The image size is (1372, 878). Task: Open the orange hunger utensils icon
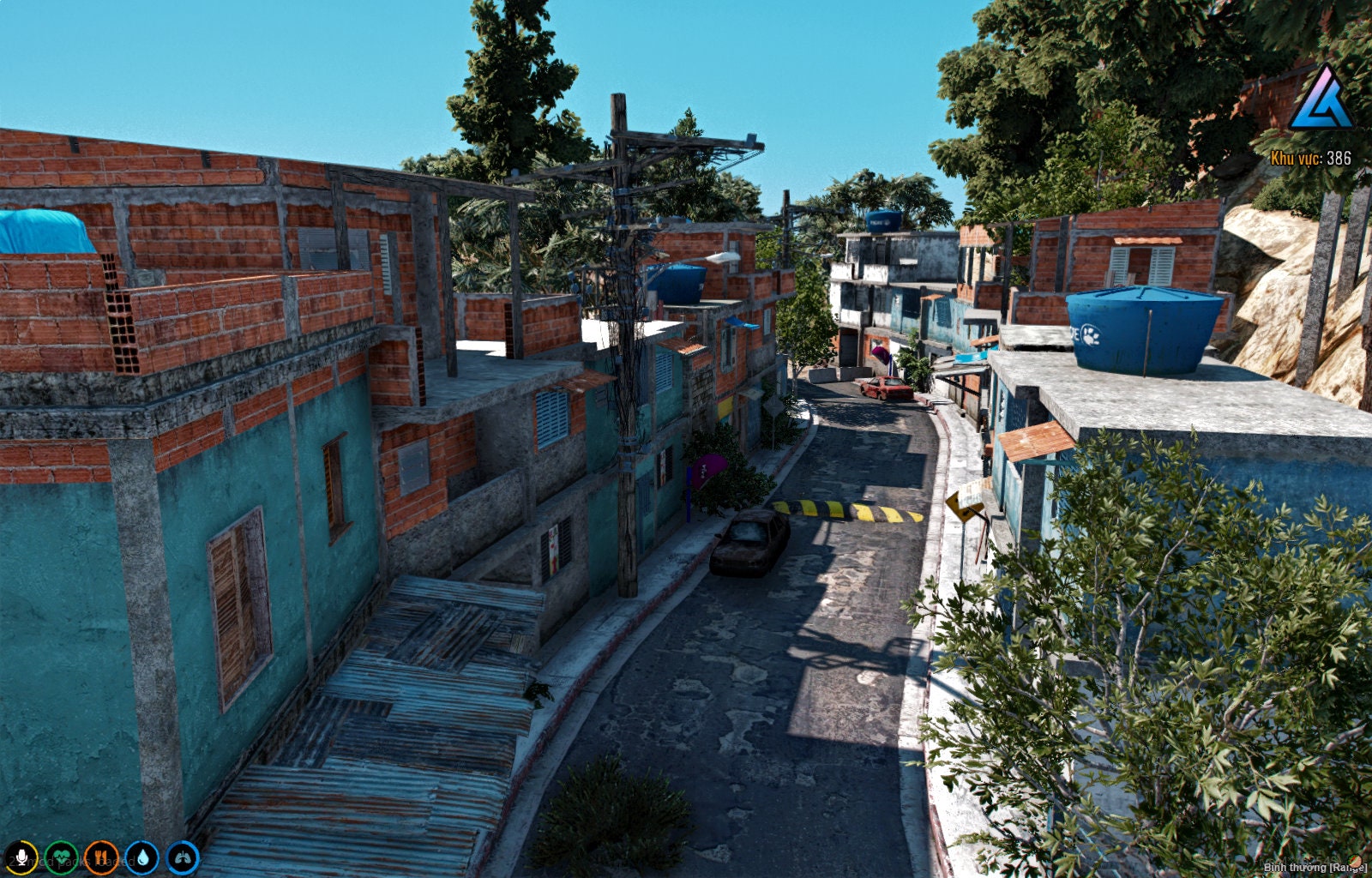101,857
